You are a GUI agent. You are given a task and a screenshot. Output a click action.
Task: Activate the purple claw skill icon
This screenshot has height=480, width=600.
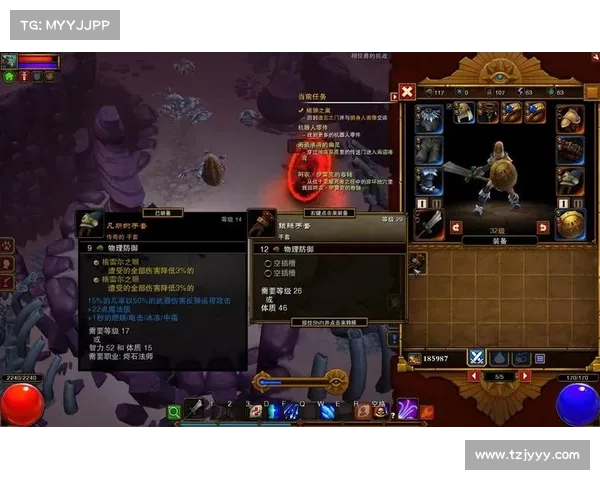408,407
